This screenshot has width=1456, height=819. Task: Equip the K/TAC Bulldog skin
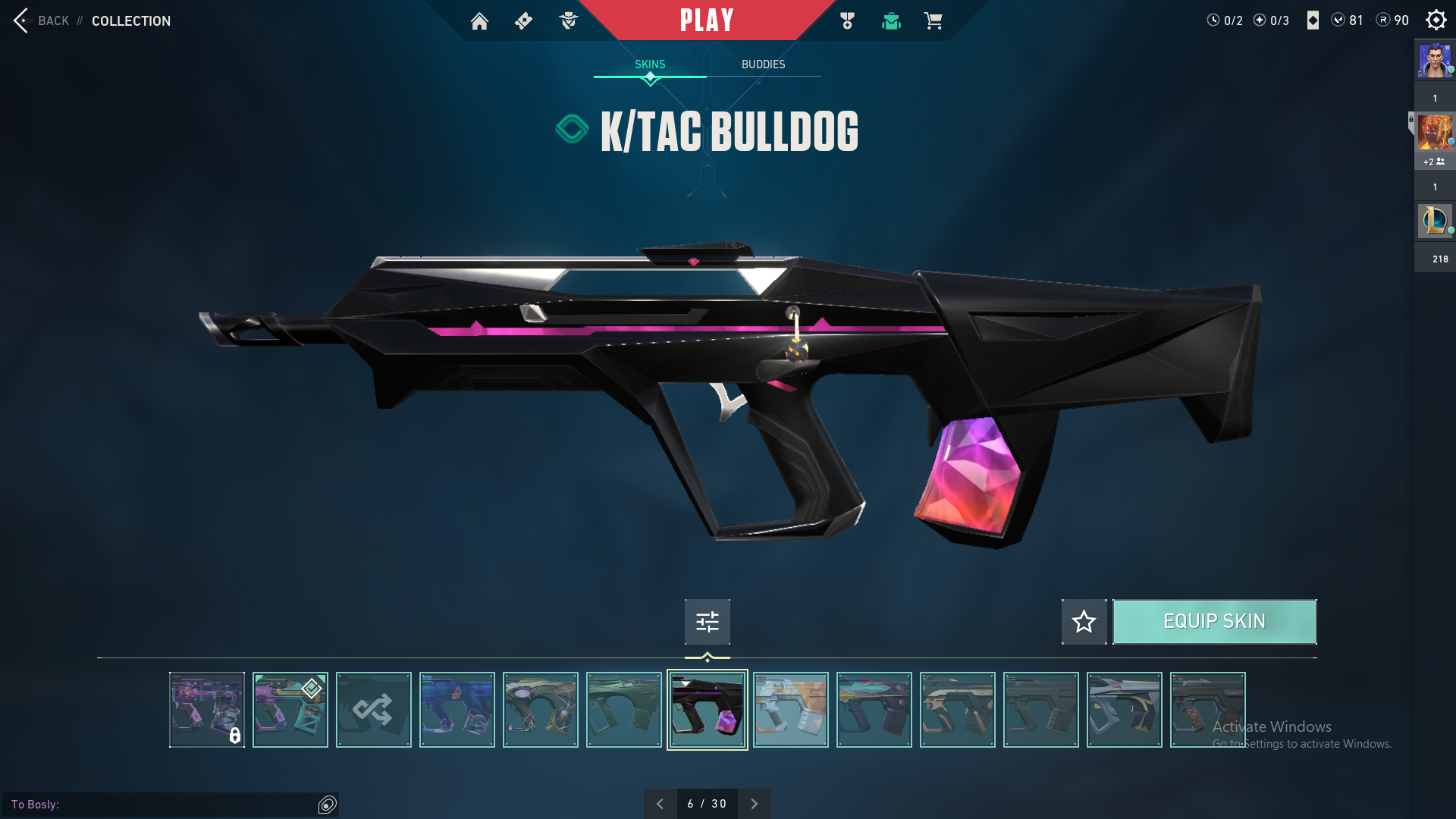[1214, 622]
